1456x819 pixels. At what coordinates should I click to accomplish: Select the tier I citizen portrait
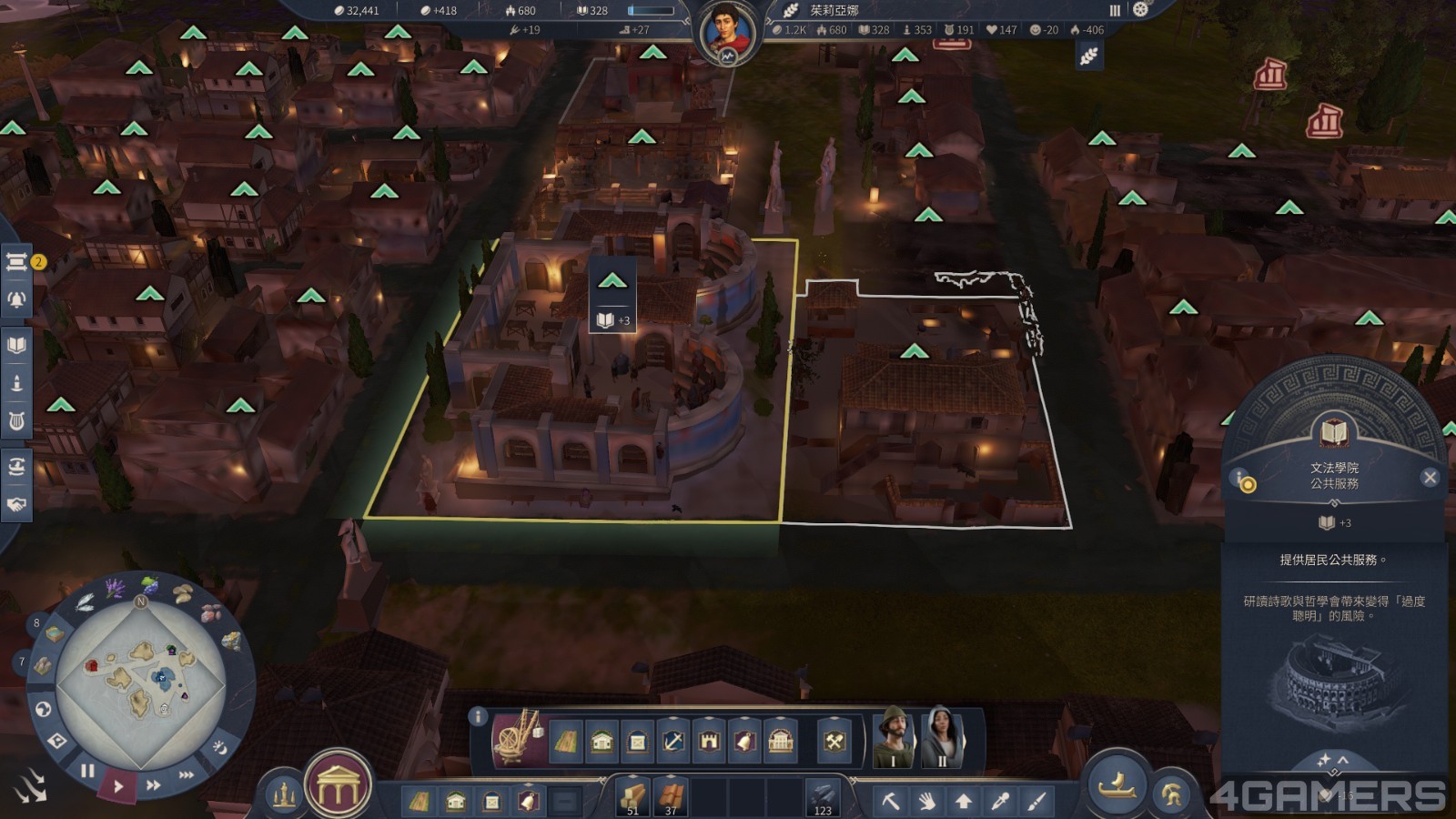point(894,736)
